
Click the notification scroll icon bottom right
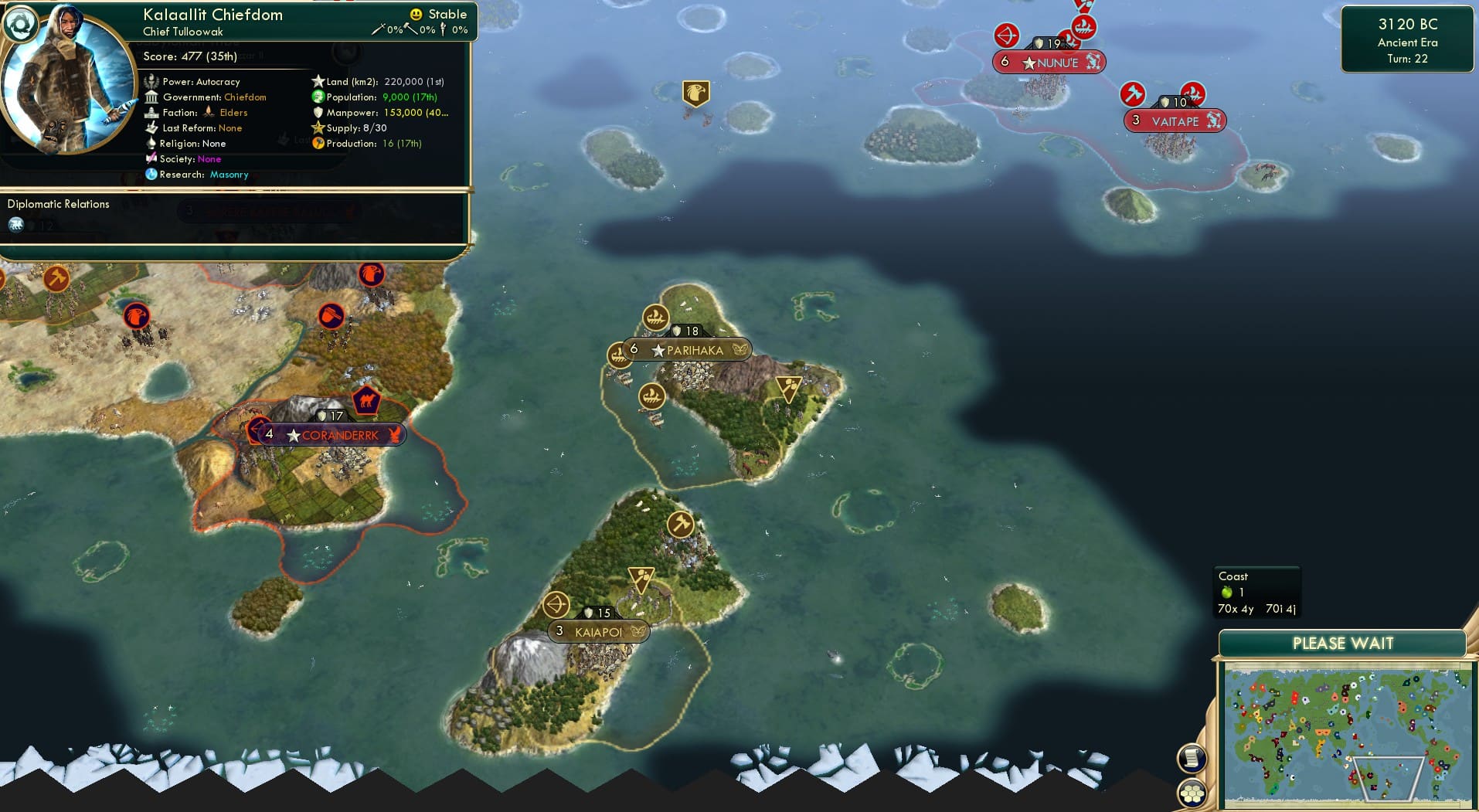(1192, 759)
